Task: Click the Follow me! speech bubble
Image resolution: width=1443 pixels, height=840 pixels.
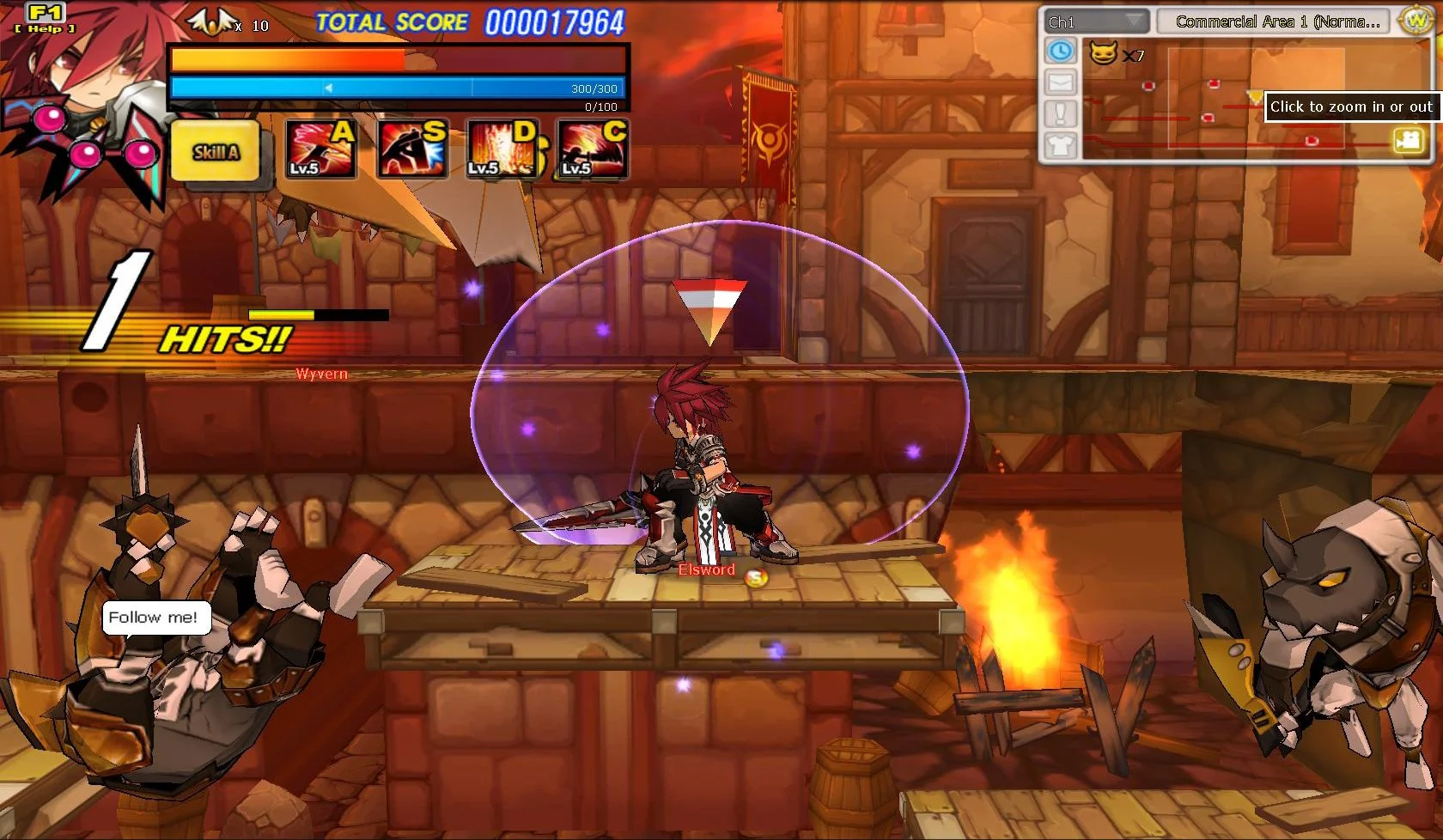Action: click(155, 617)
